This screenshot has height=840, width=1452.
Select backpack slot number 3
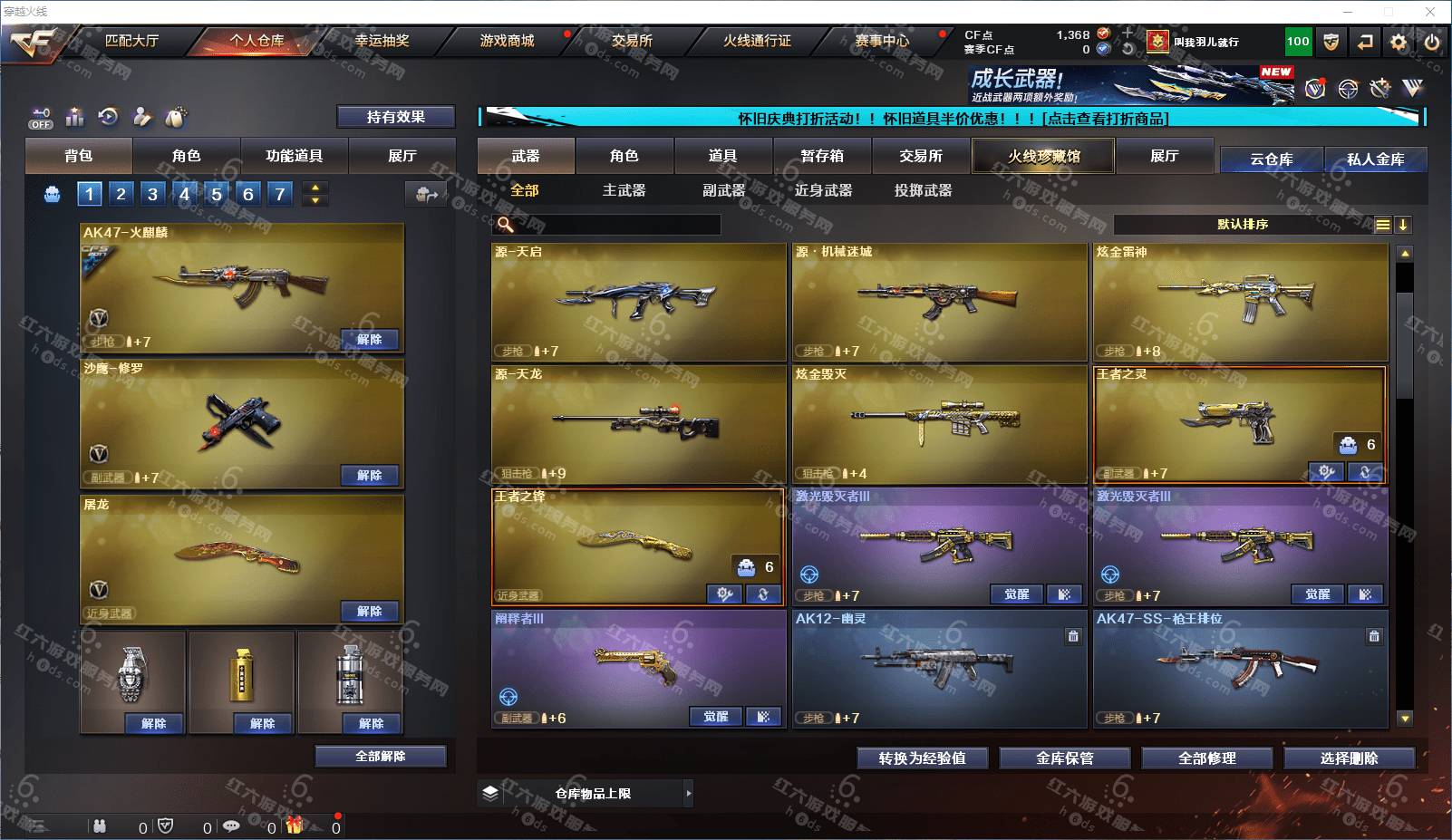click(152, 193)
